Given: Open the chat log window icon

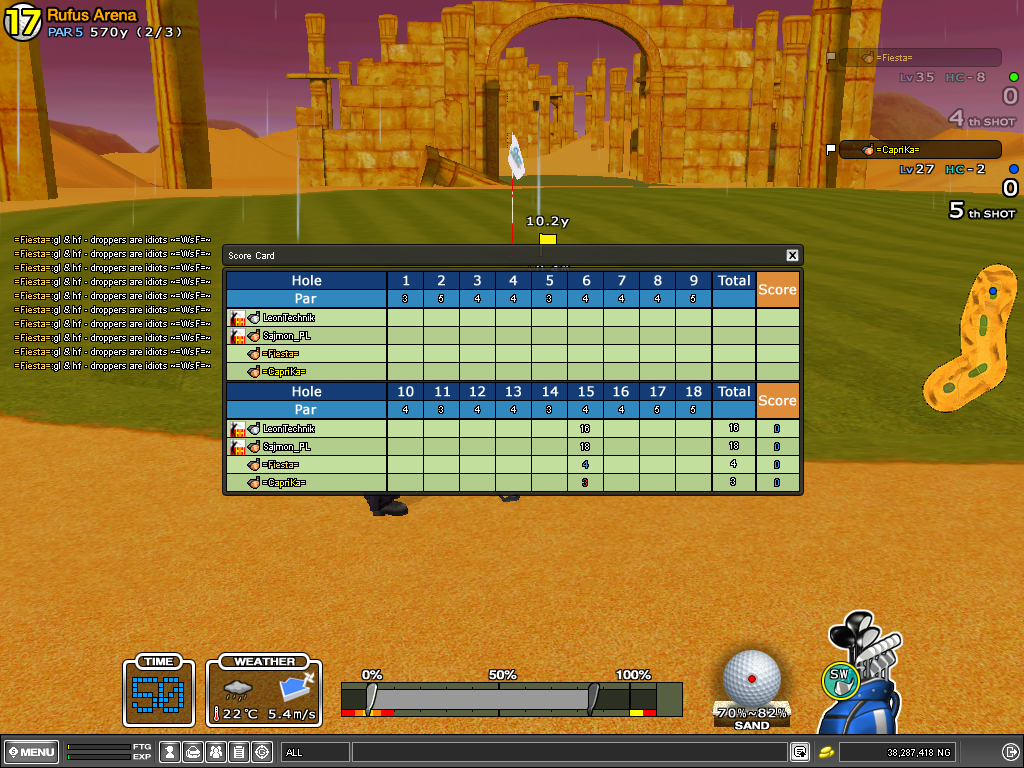Looking at the screenshot, I should pyautogui.click(x=800, y=752).
